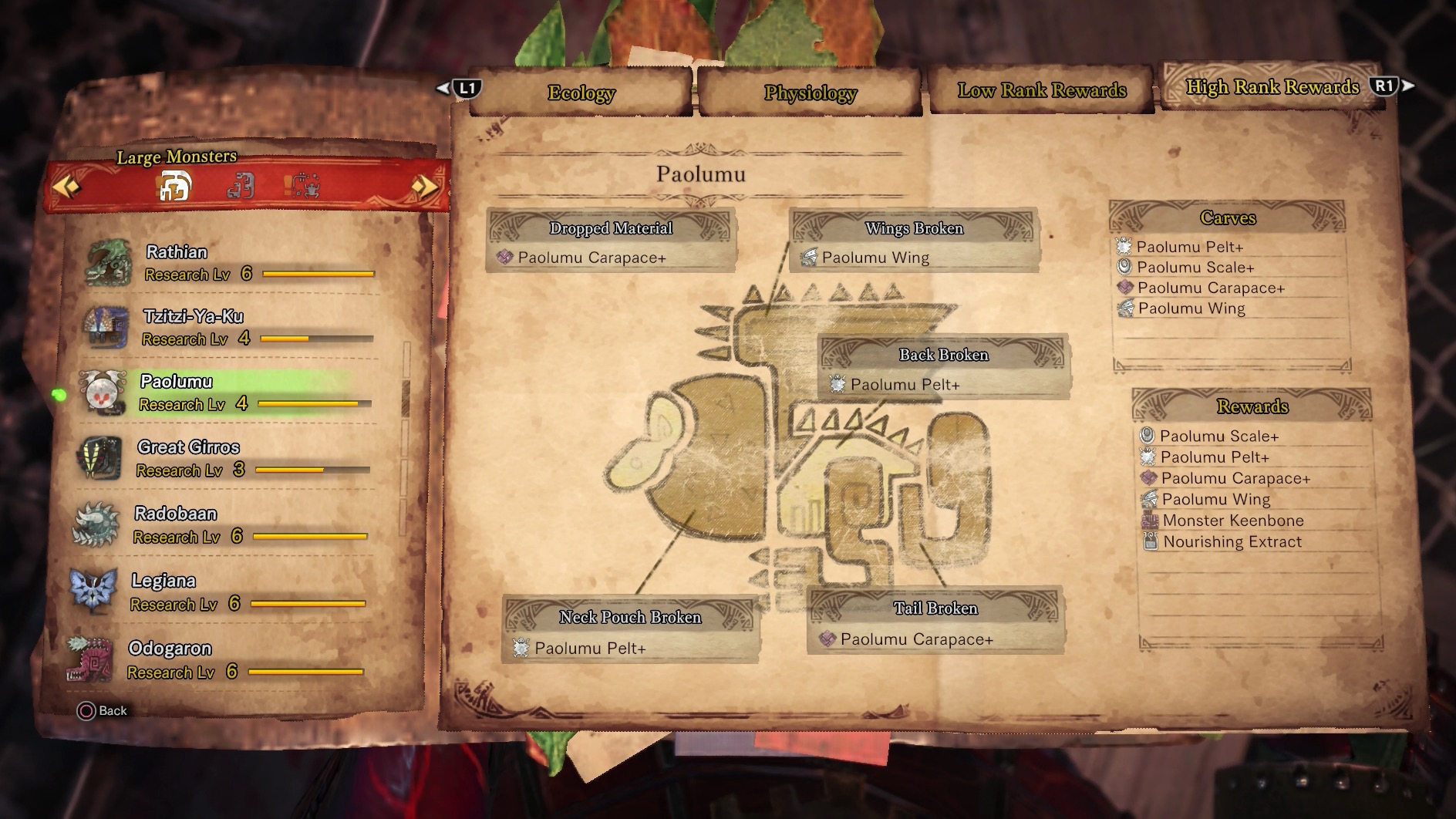Click Paolumu Wing under Wings Broken
This screenshot has height=819, width=1456.
point(875,258)
